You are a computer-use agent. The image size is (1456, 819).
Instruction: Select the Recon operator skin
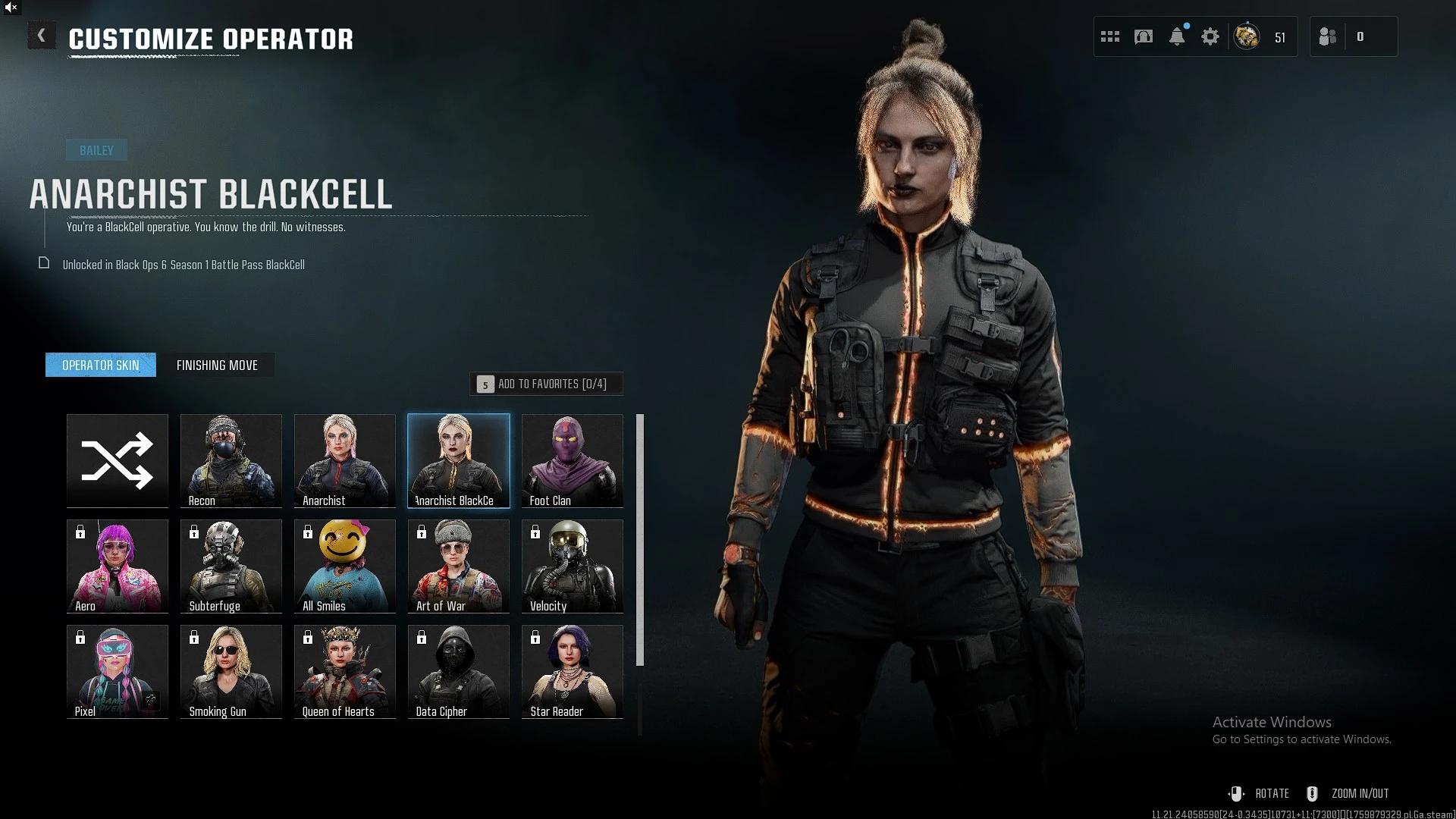[x=231, y=460]
